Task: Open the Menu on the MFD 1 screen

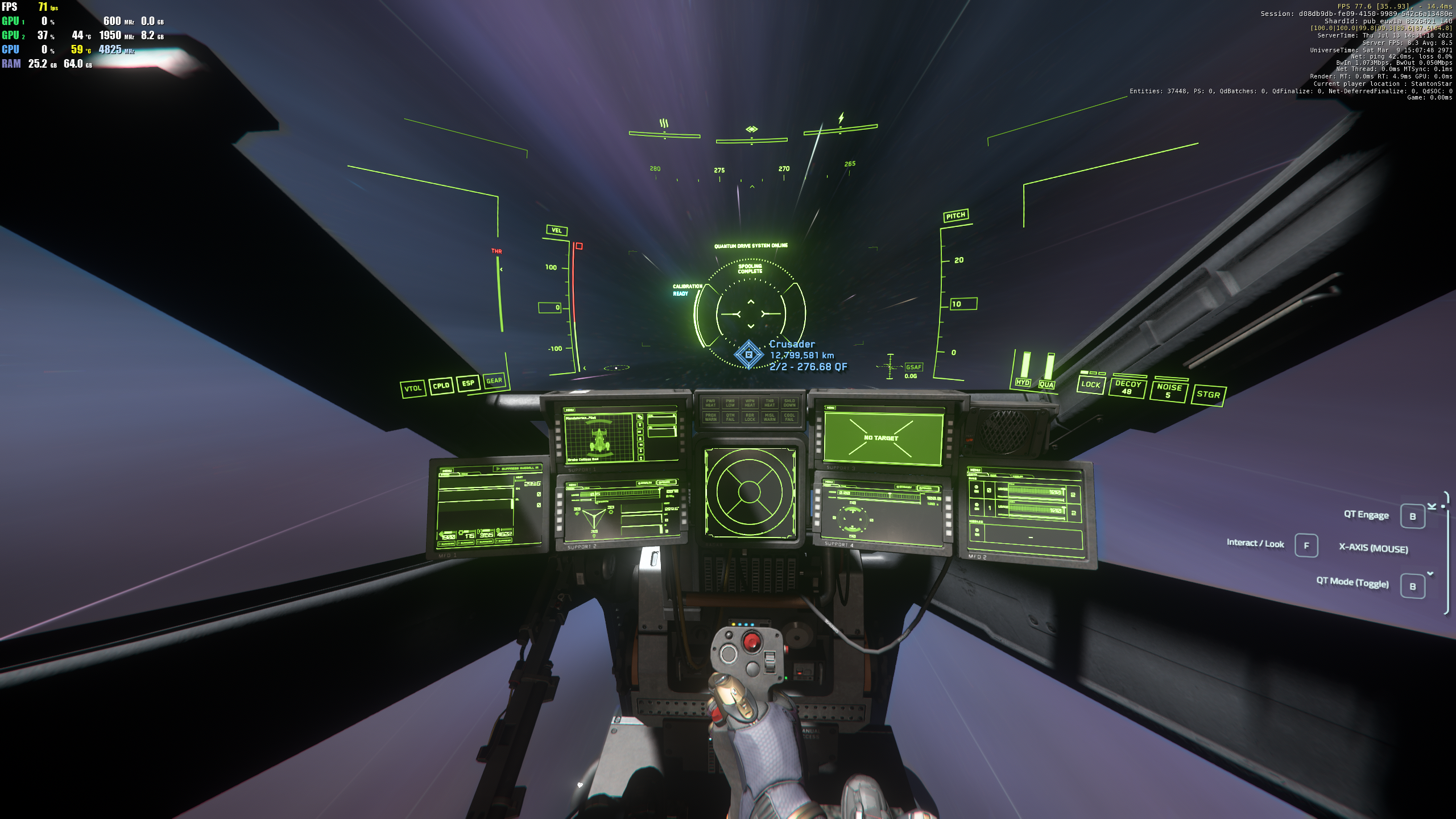Action: click(x=448, y=471)
